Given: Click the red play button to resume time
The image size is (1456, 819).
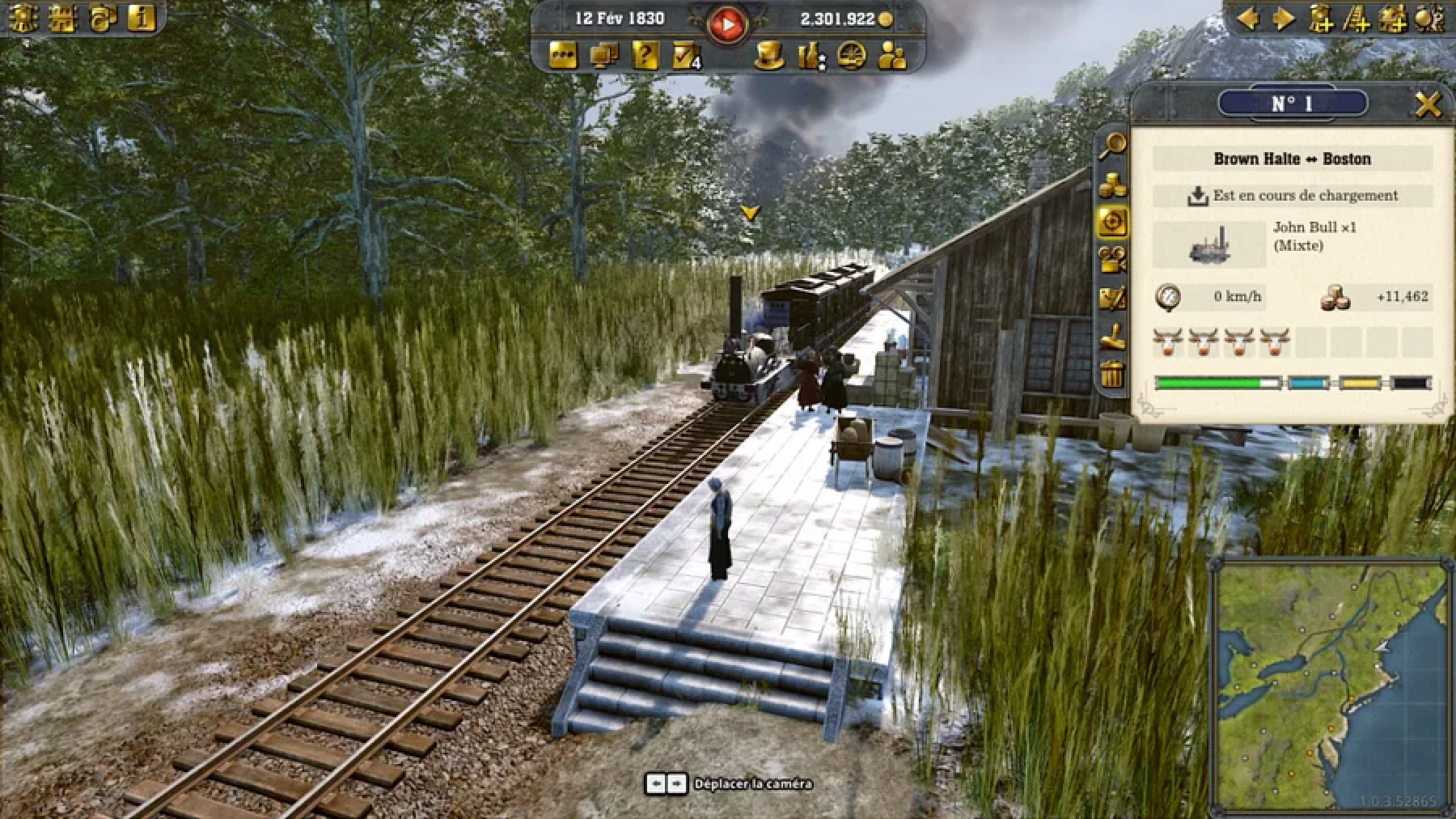Looking at the screenshot, I should point(728,24).
